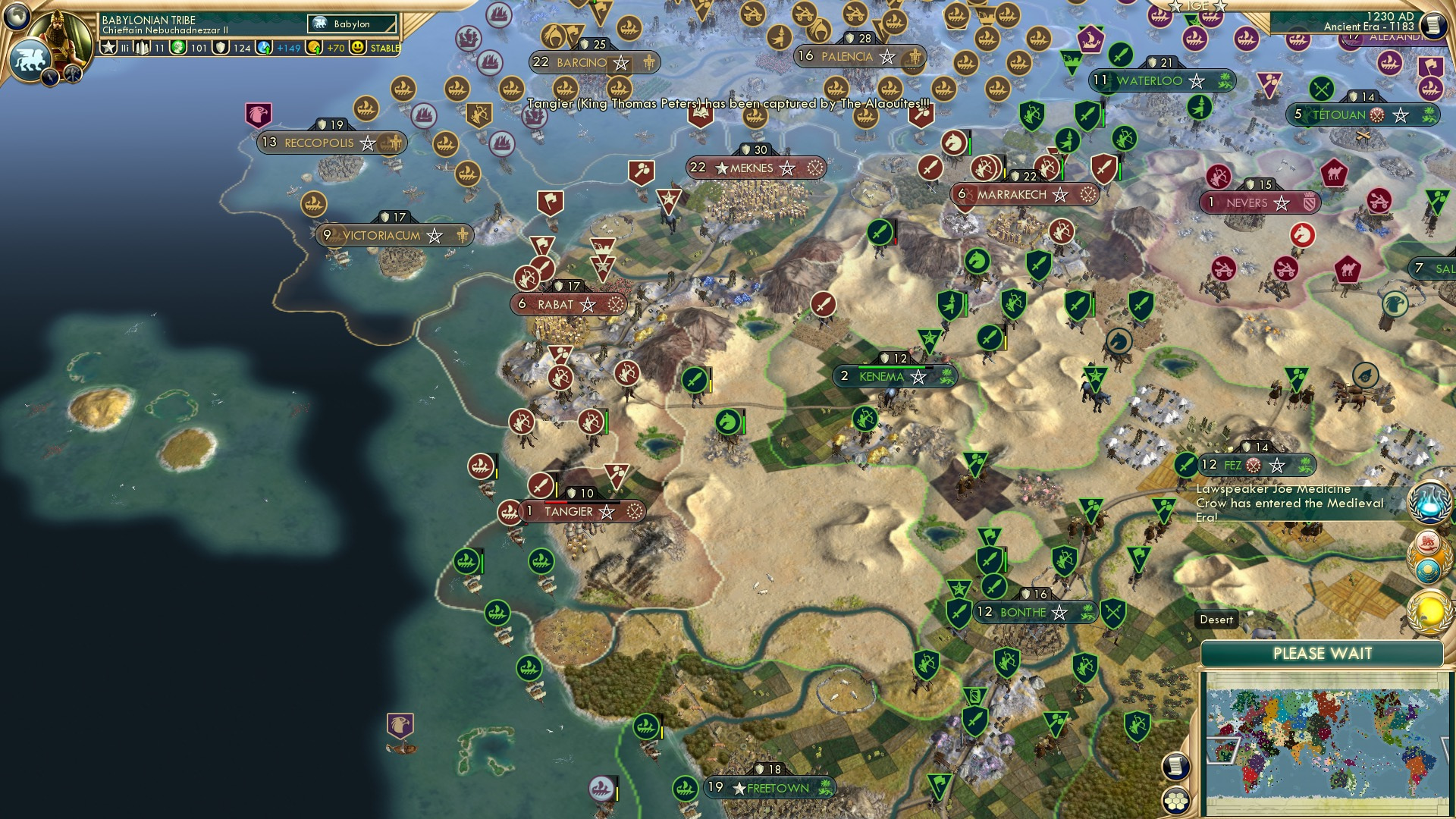The image size is (1456, 819).
Task: Toggle the crossed-weapons icon beside the leader portrait
Action: tap(72, 74)
